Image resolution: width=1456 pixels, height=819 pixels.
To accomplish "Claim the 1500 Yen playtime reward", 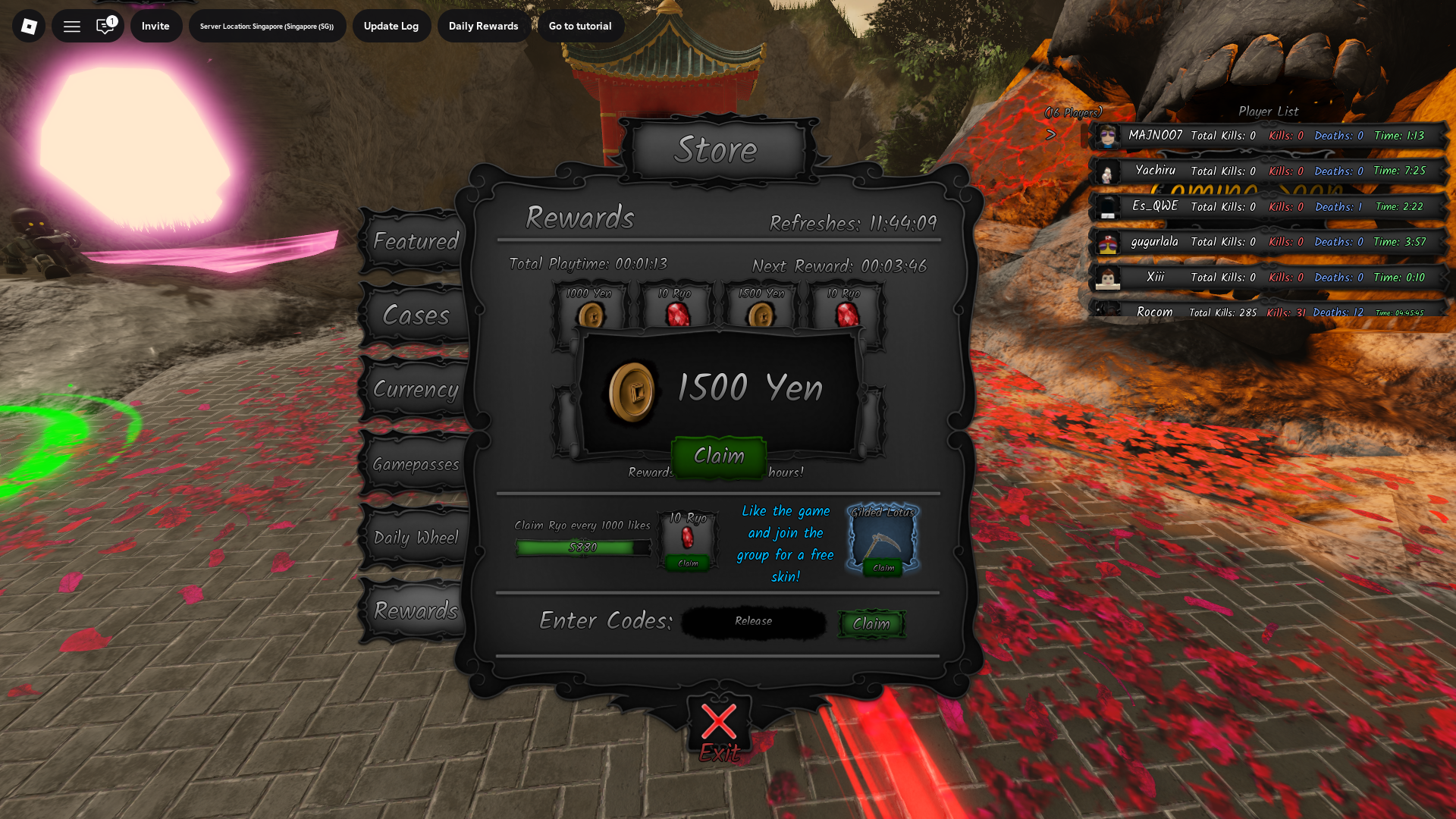I will click(718, 456).
